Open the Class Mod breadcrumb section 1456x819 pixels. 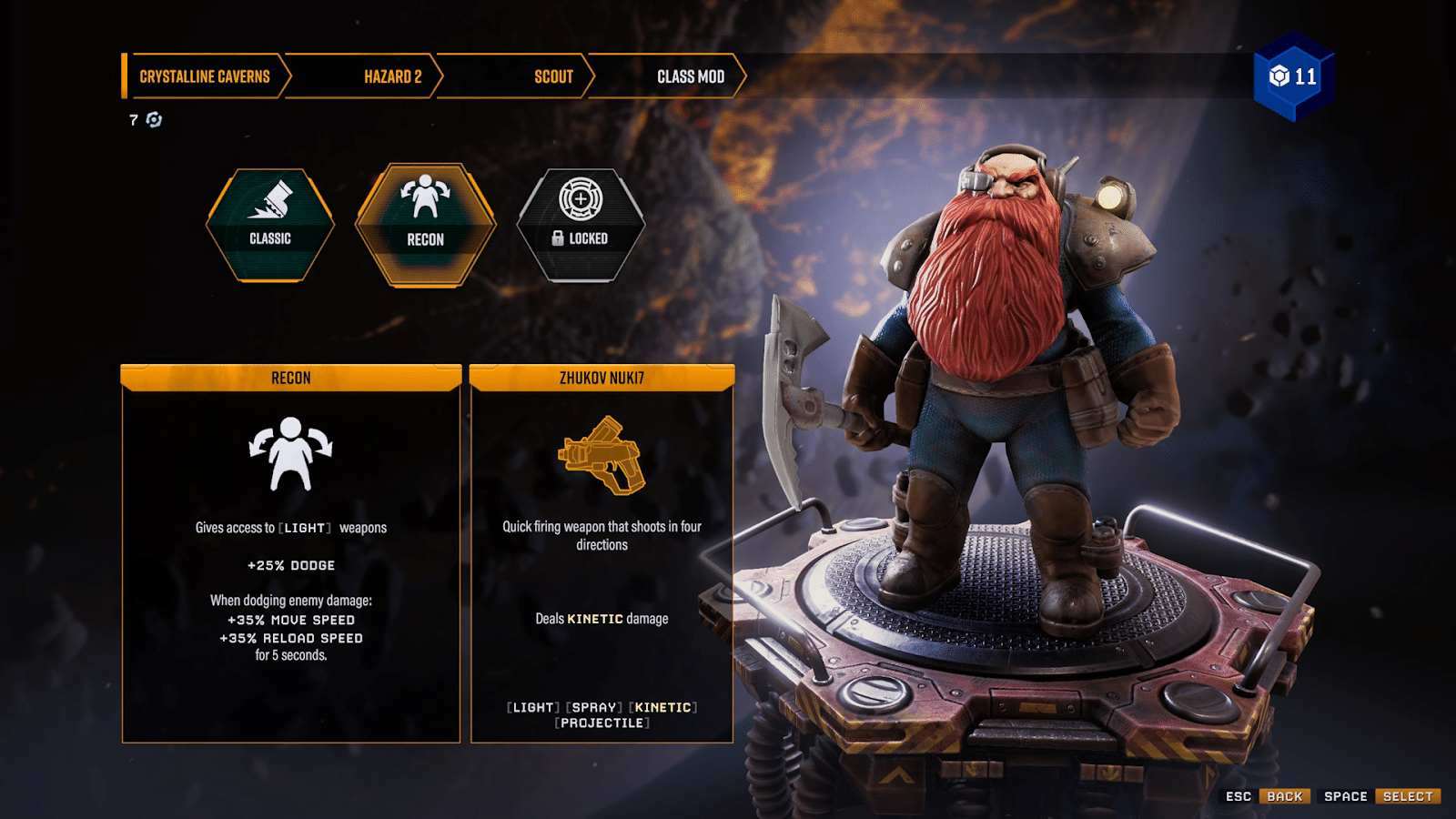click(691, 76)
